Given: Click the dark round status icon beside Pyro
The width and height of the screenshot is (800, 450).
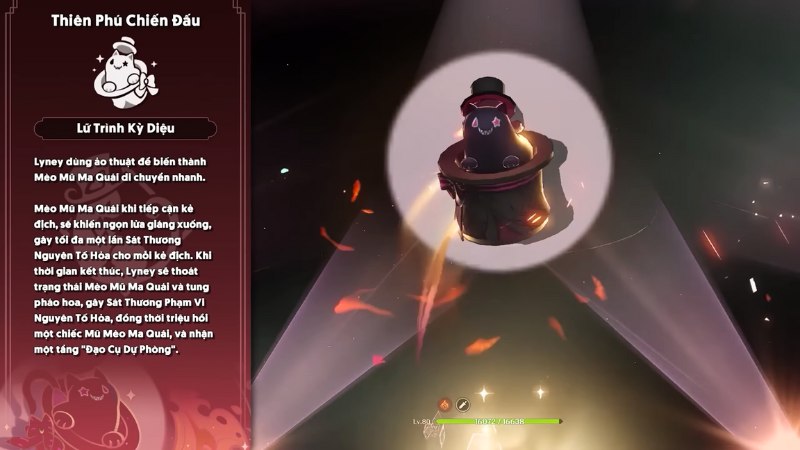Looking at the screenshot, I should (463, 404).
